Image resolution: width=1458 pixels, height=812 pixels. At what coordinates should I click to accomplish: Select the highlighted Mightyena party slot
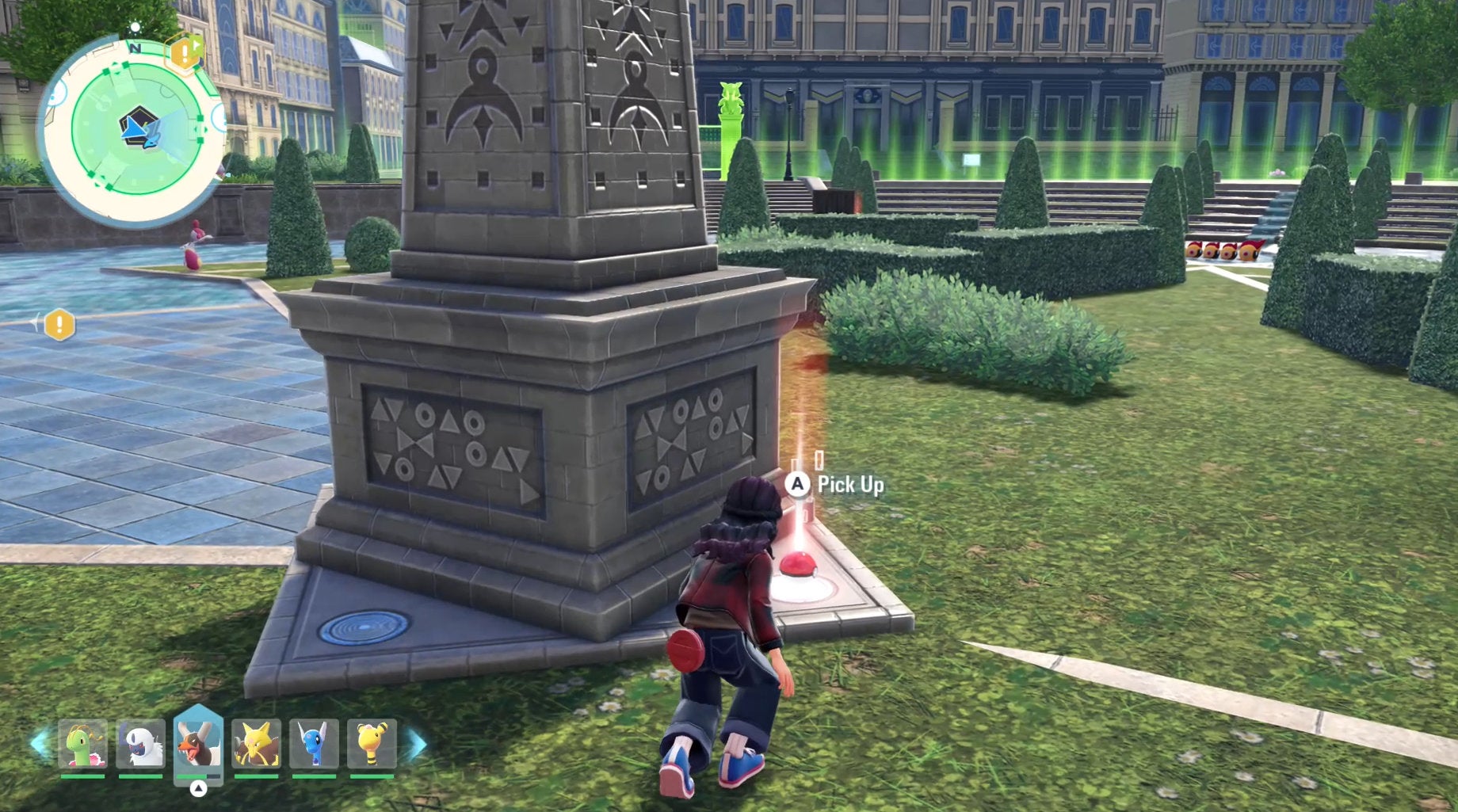198,744
